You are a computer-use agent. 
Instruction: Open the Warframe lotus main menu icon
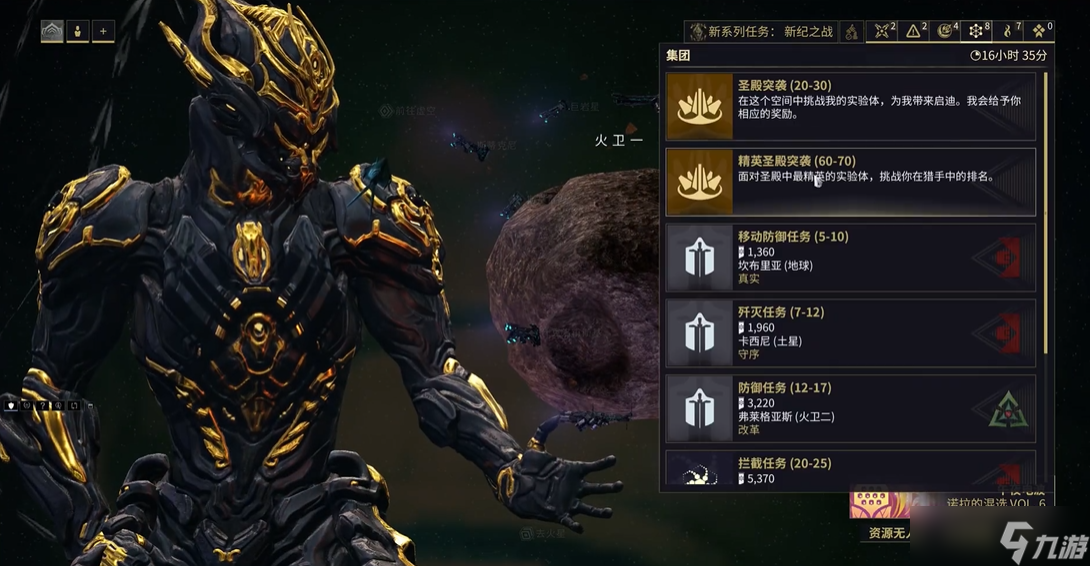point(52,32)
